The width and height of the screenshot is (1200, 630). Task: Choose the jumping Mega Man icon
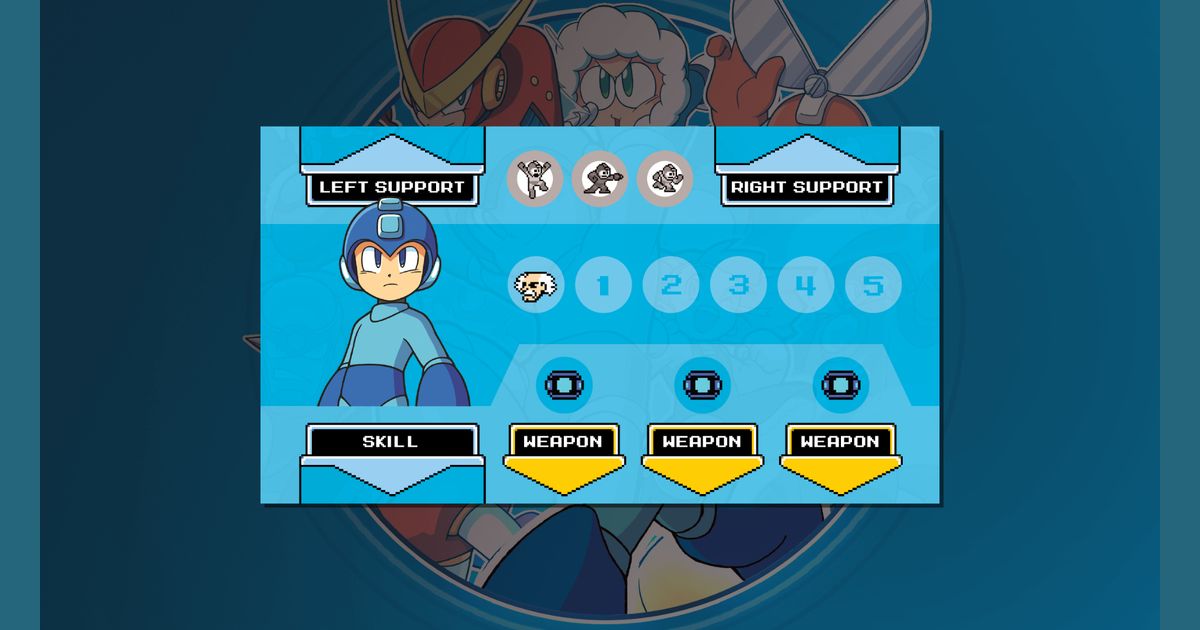click(534, 179)
